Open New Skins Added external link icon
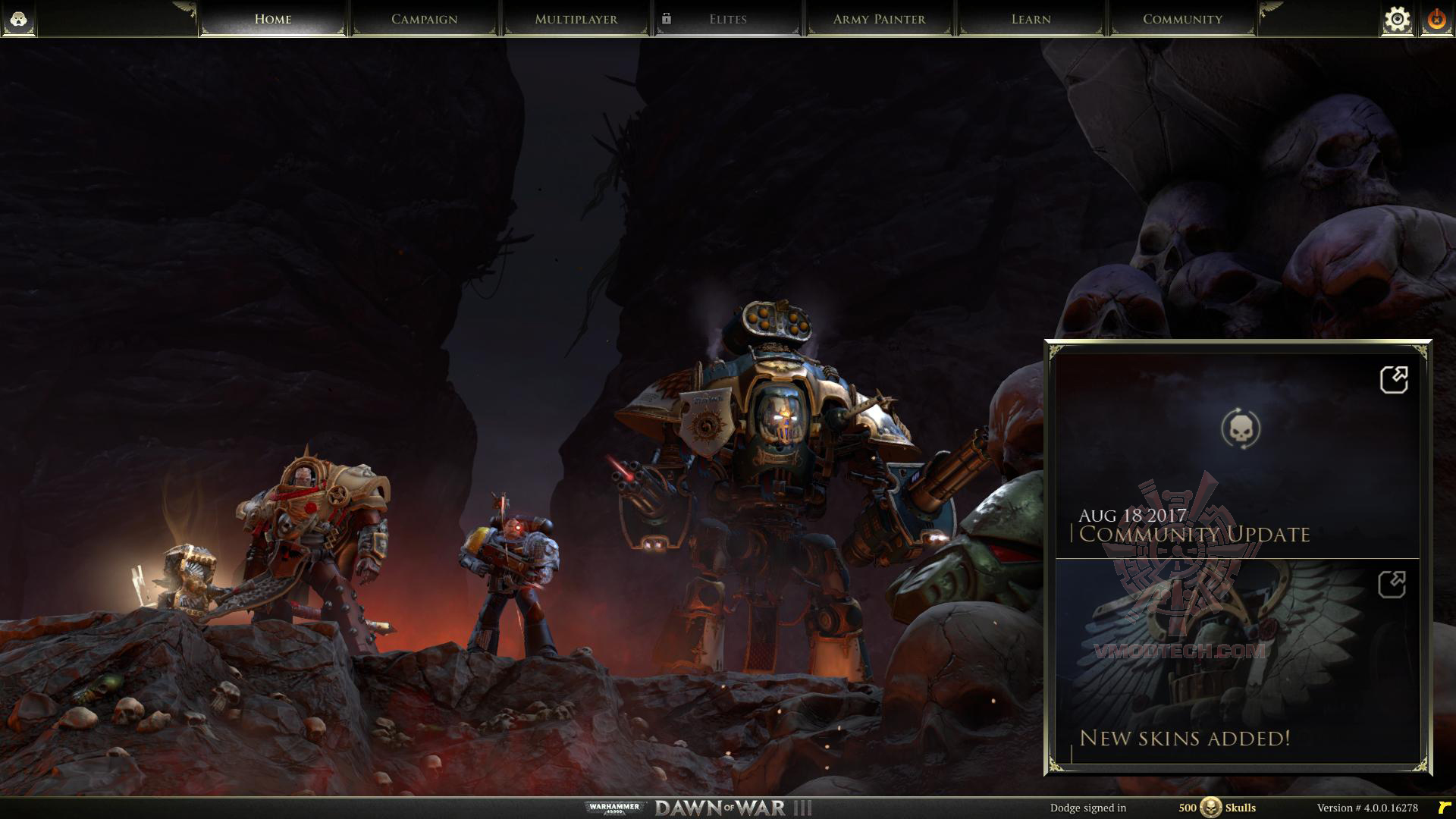1456x819 pixels. point(1392,585)
